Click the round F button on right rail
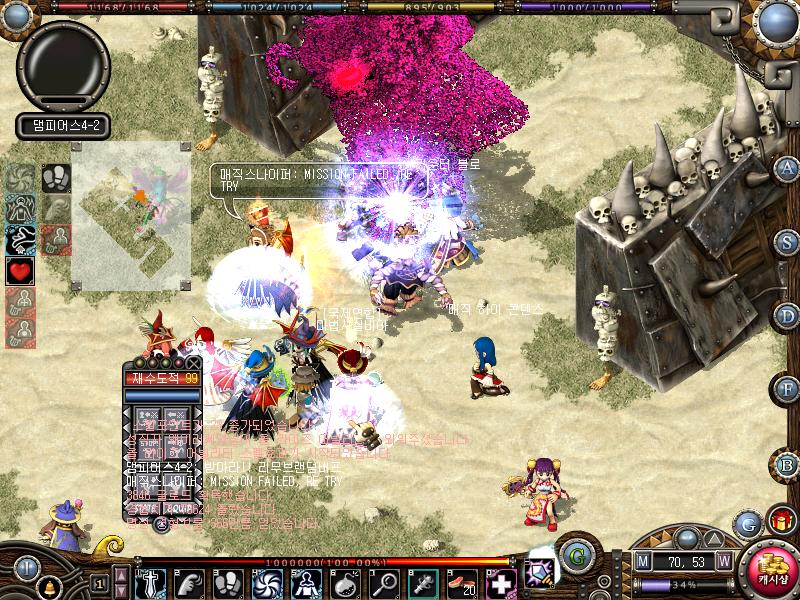 click(x=788, y=389)
